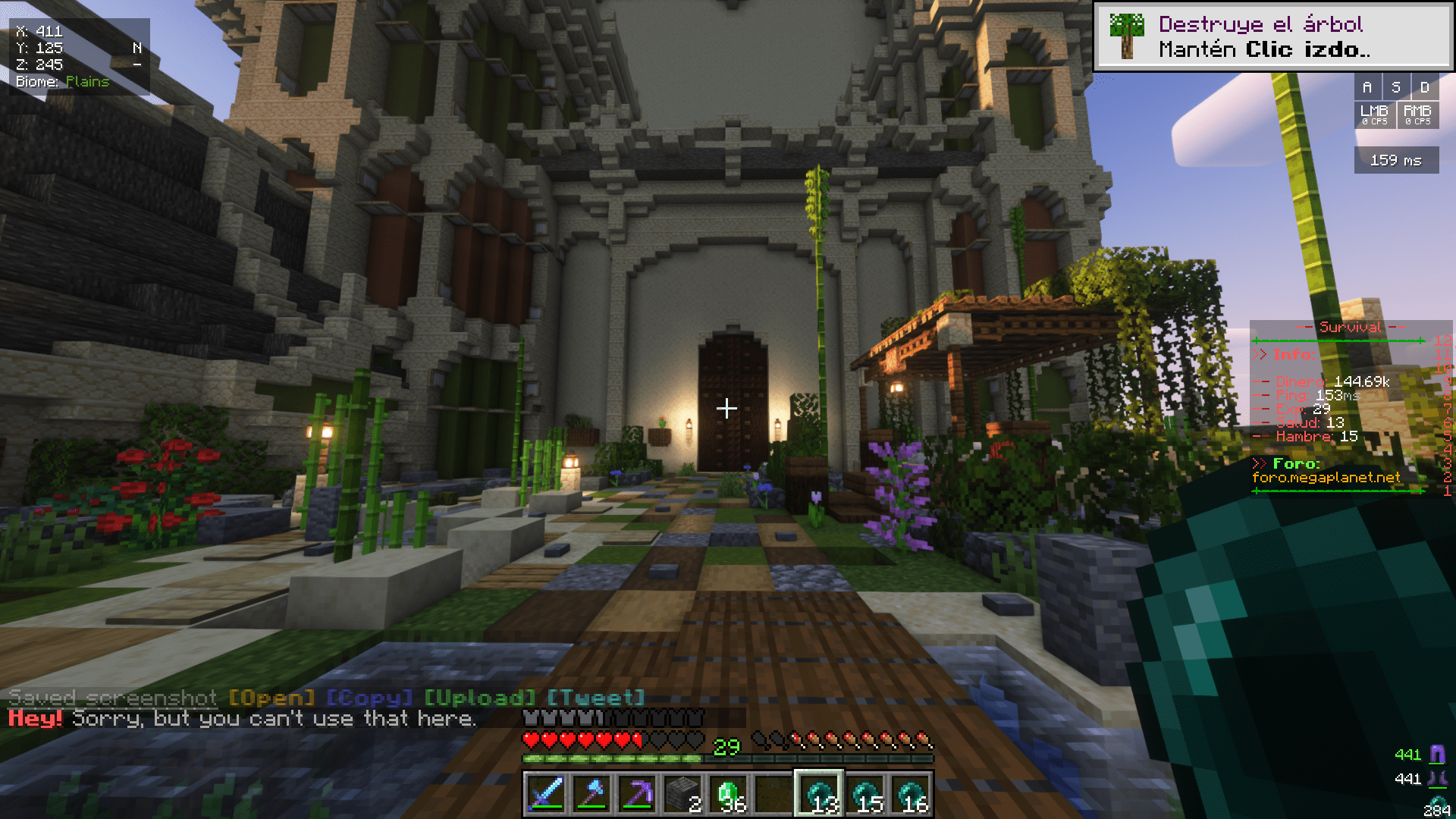Choose the ender pearl stack of 16
1456x819 pixels.
(x=911, y=793)
